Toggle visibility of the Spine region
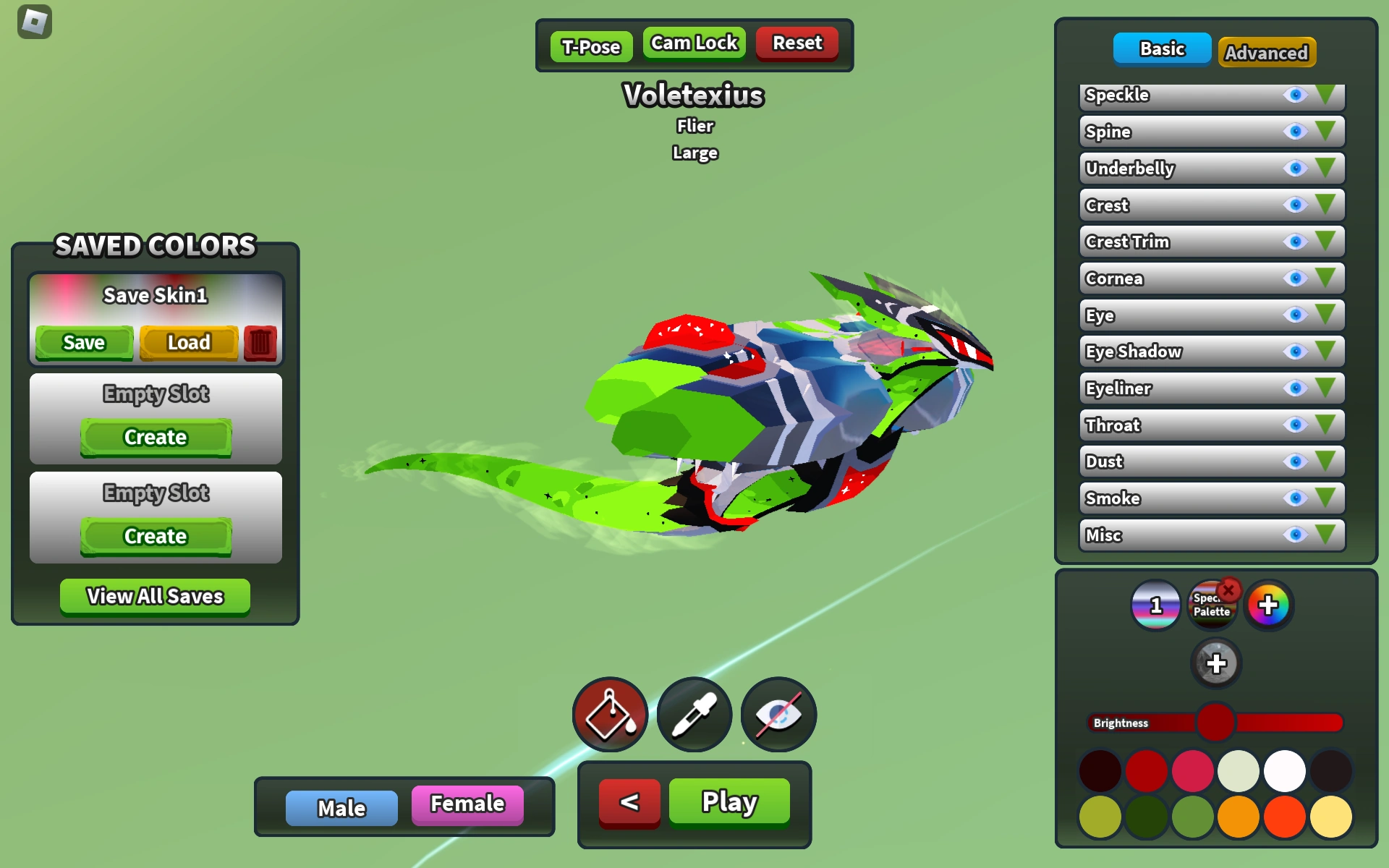Viewport: 1389px width, 868px height. [x=1294, y=132]
